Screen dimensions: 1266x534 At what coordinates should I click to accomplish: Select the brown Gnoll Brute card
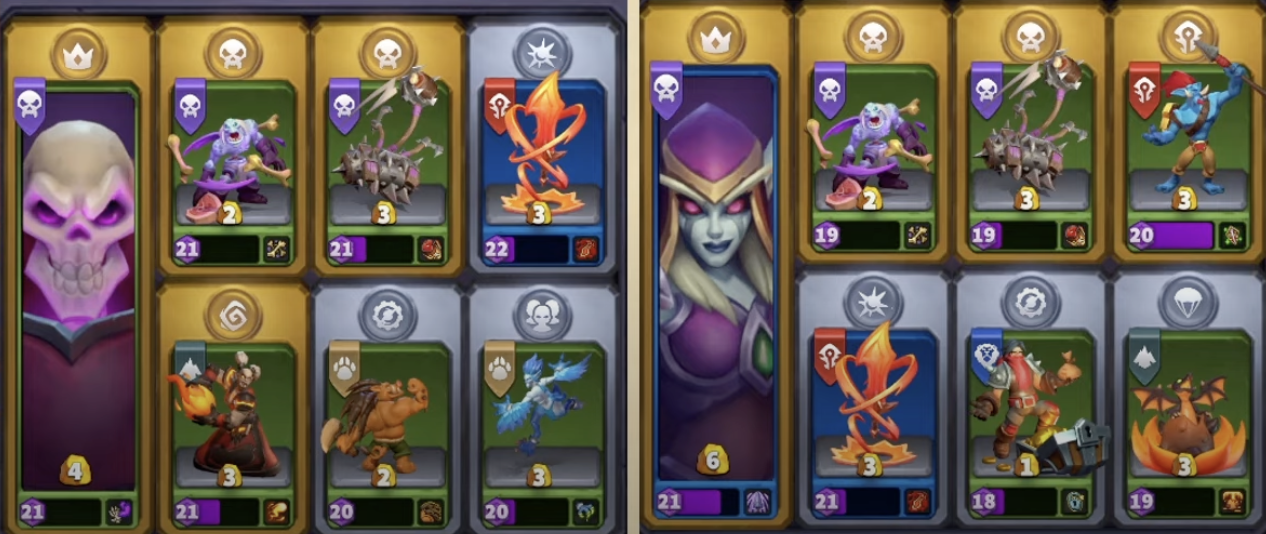tap(387, 415)
